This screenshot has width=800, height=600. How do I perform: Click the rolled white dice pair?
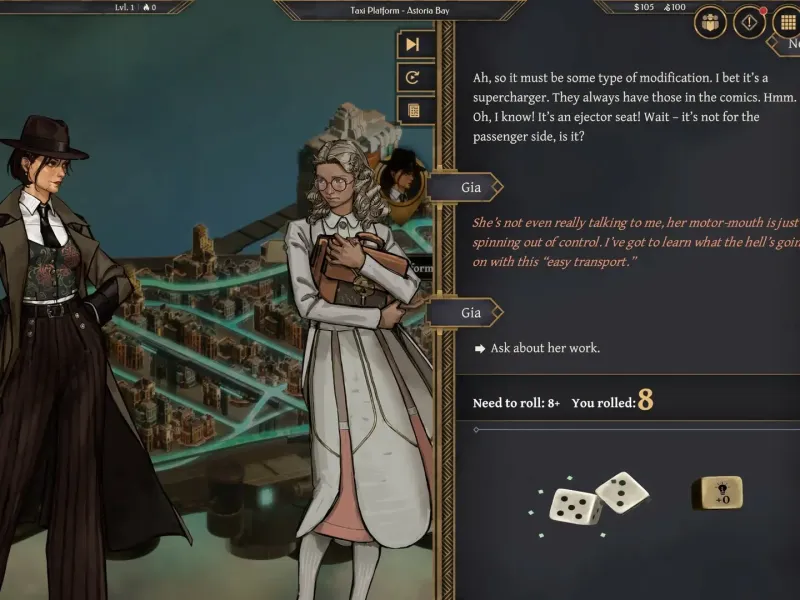[599, 497]
